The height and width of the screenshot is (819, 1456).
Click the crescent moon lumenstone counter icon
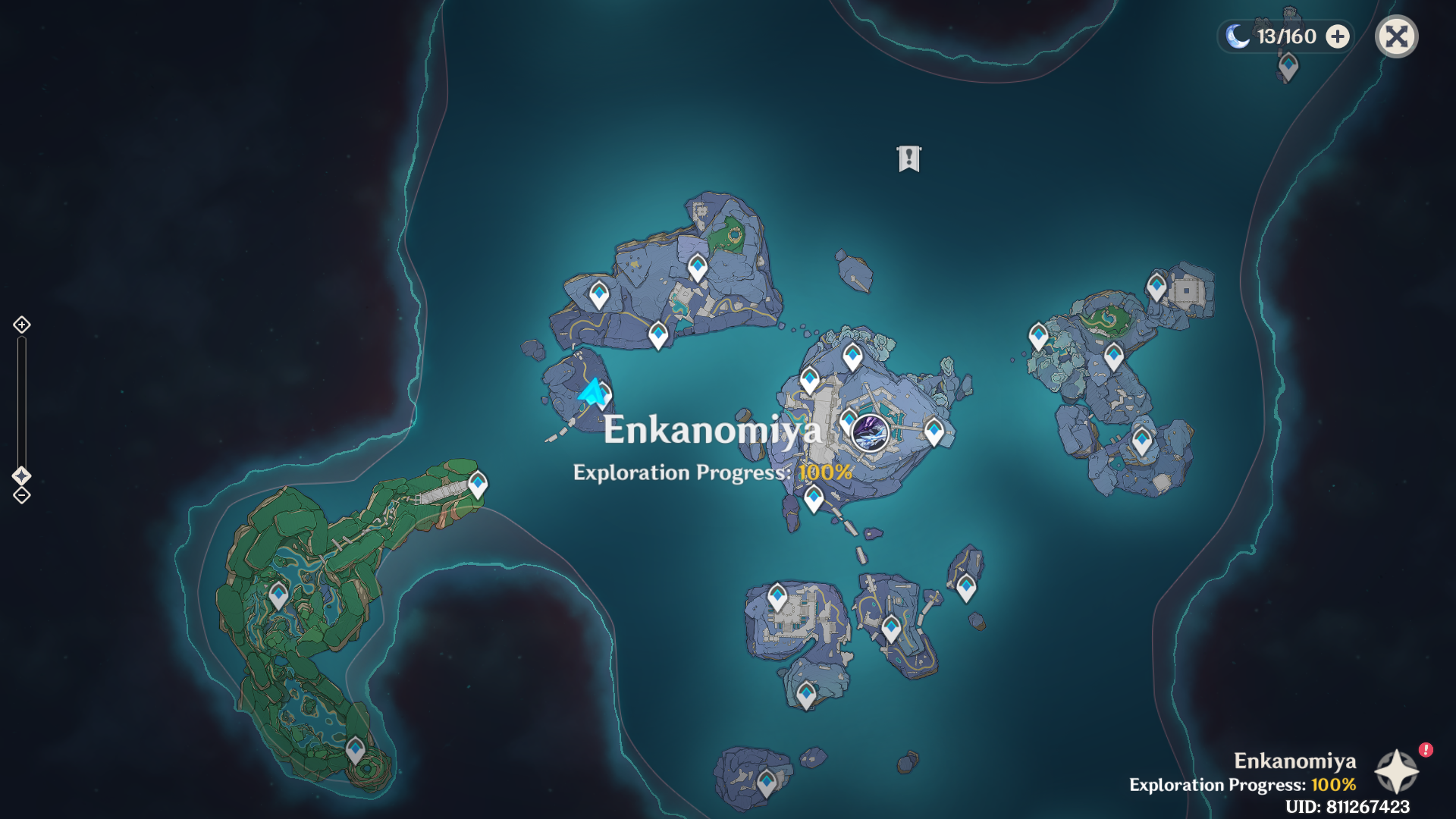tap(1238, 36)
